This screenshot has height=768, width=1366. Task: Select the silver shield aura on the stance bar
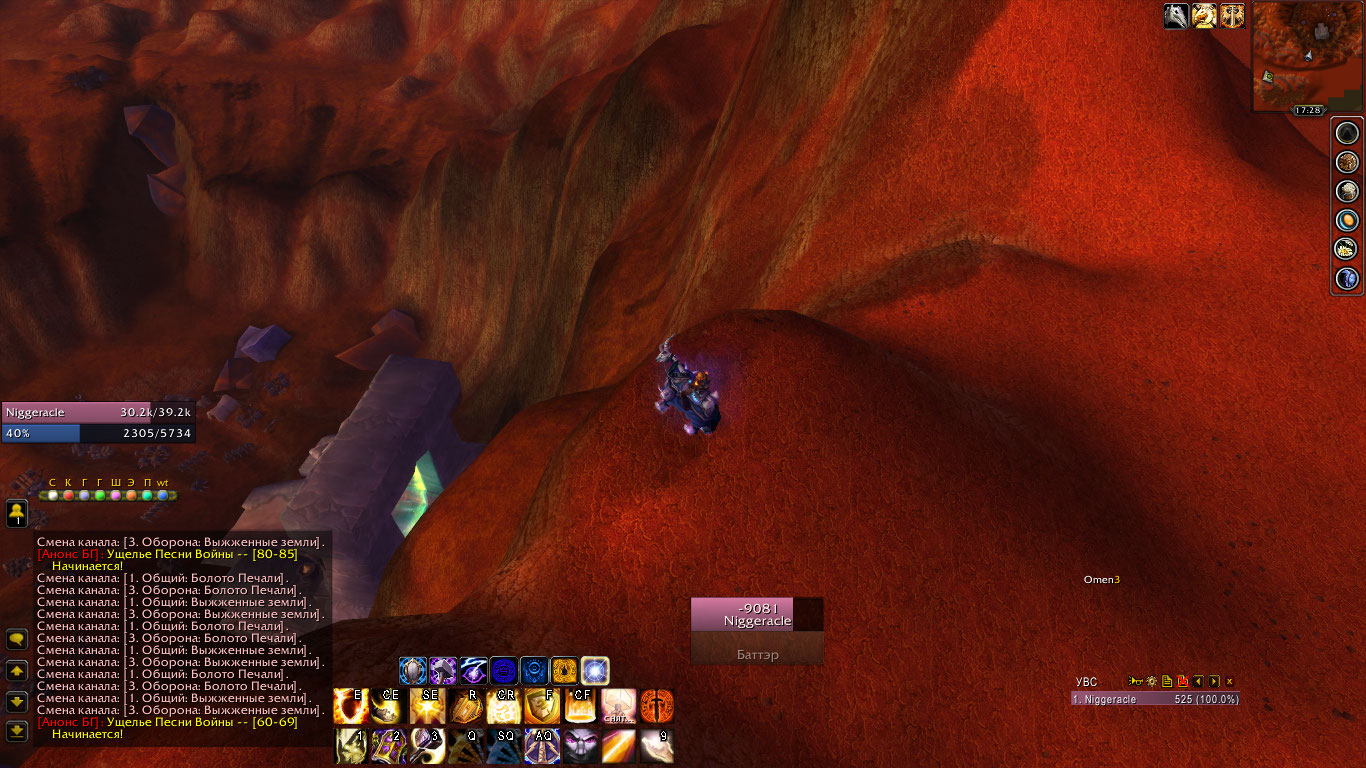coord(413,670)
